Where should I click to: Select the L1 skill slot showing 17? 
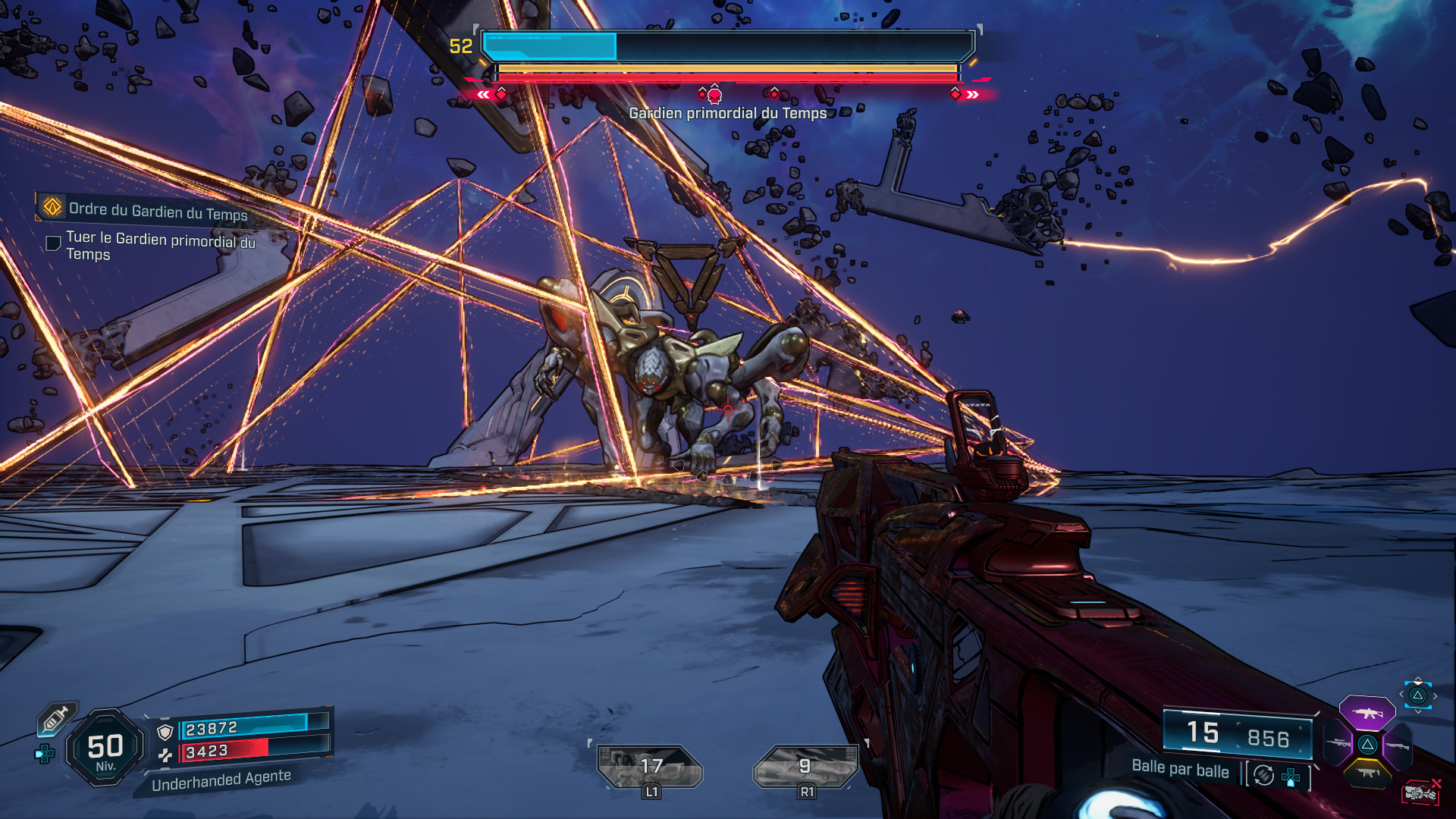(x=650, y=766)
